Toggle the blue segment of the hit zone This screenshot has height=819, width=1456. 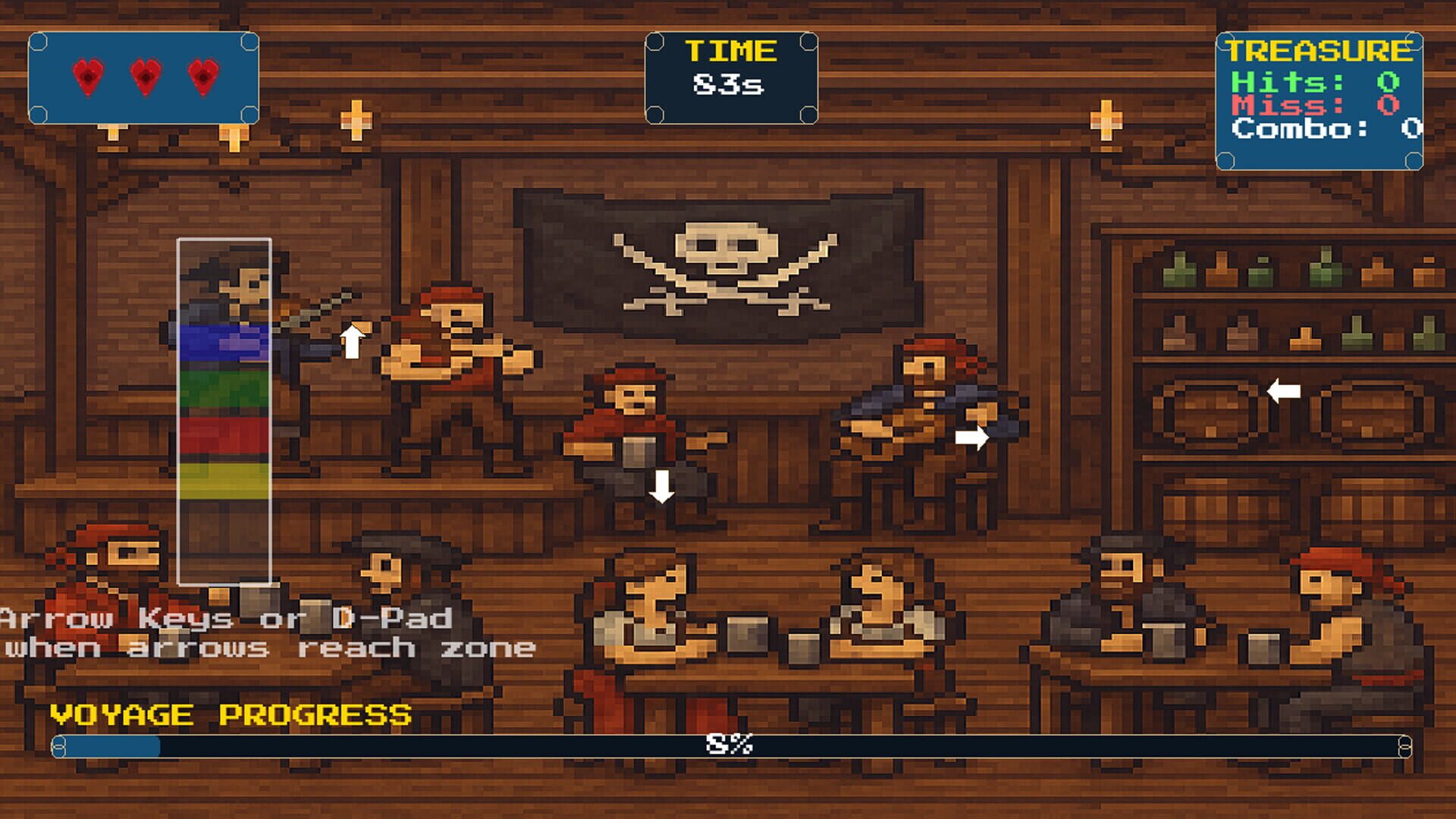pyautogui.click(x=224, y=345)
